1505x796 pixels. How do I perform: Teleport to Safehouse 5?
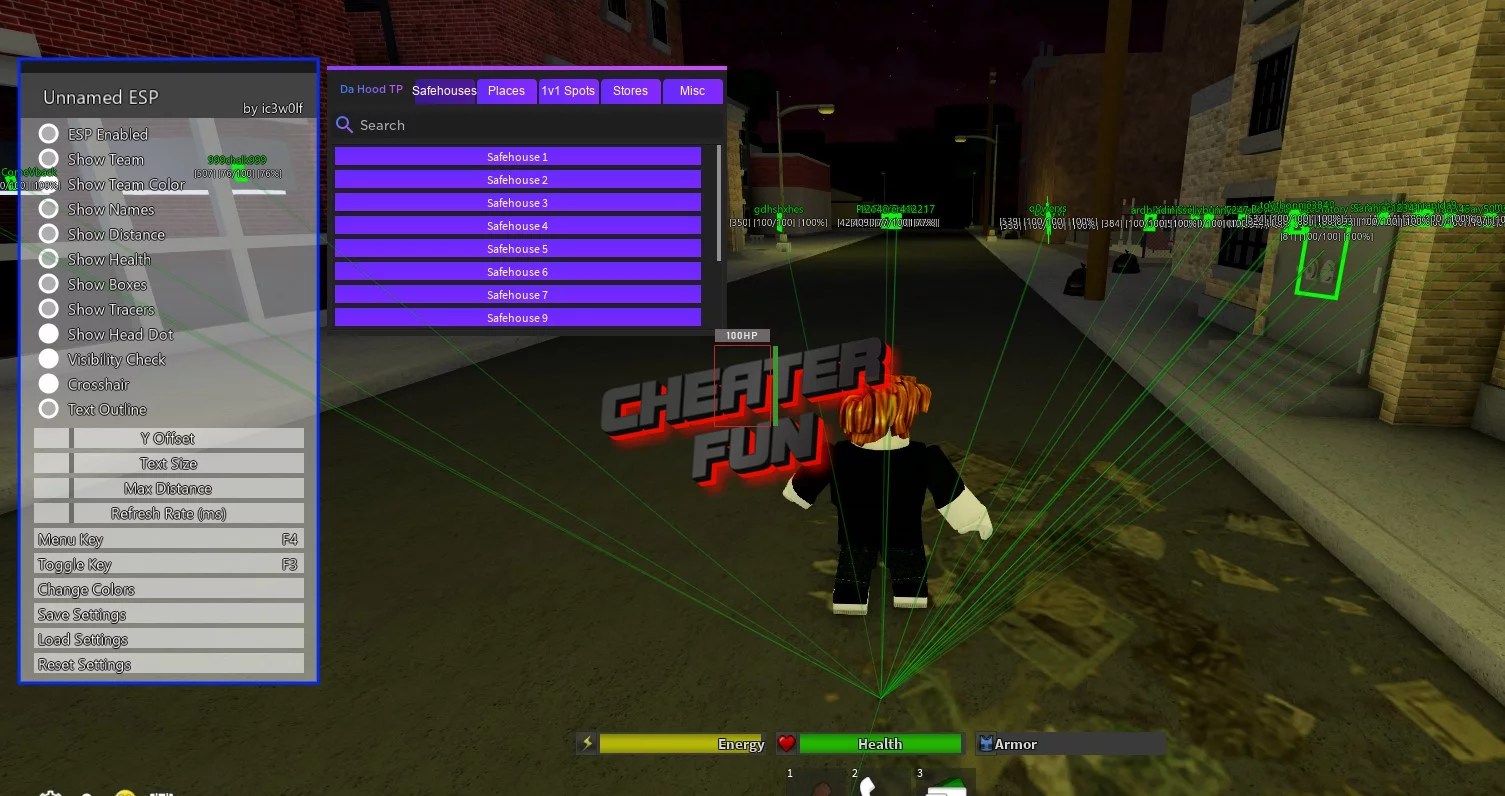pos(516,248)
